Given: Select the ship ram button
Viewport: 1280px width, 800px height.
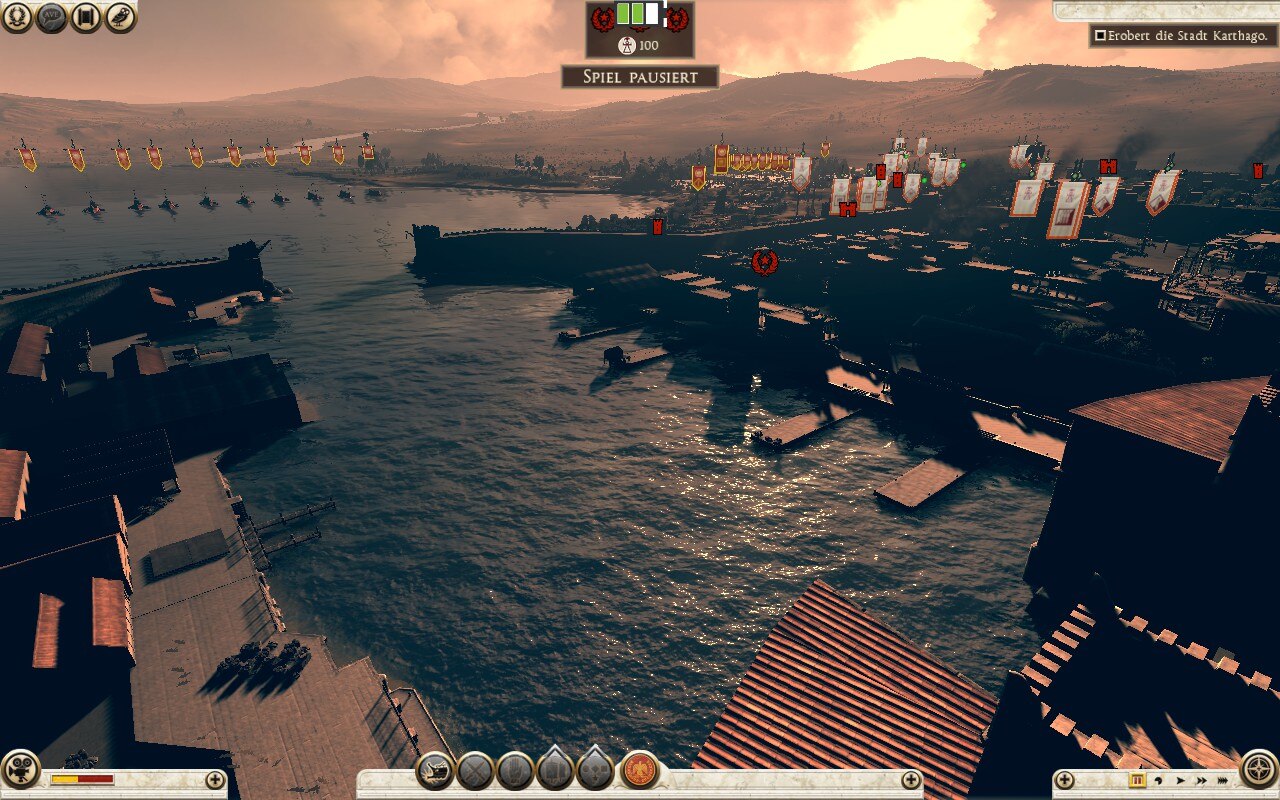Looking at the screenshot, I should pyautogui.click(x=435, y=771).
